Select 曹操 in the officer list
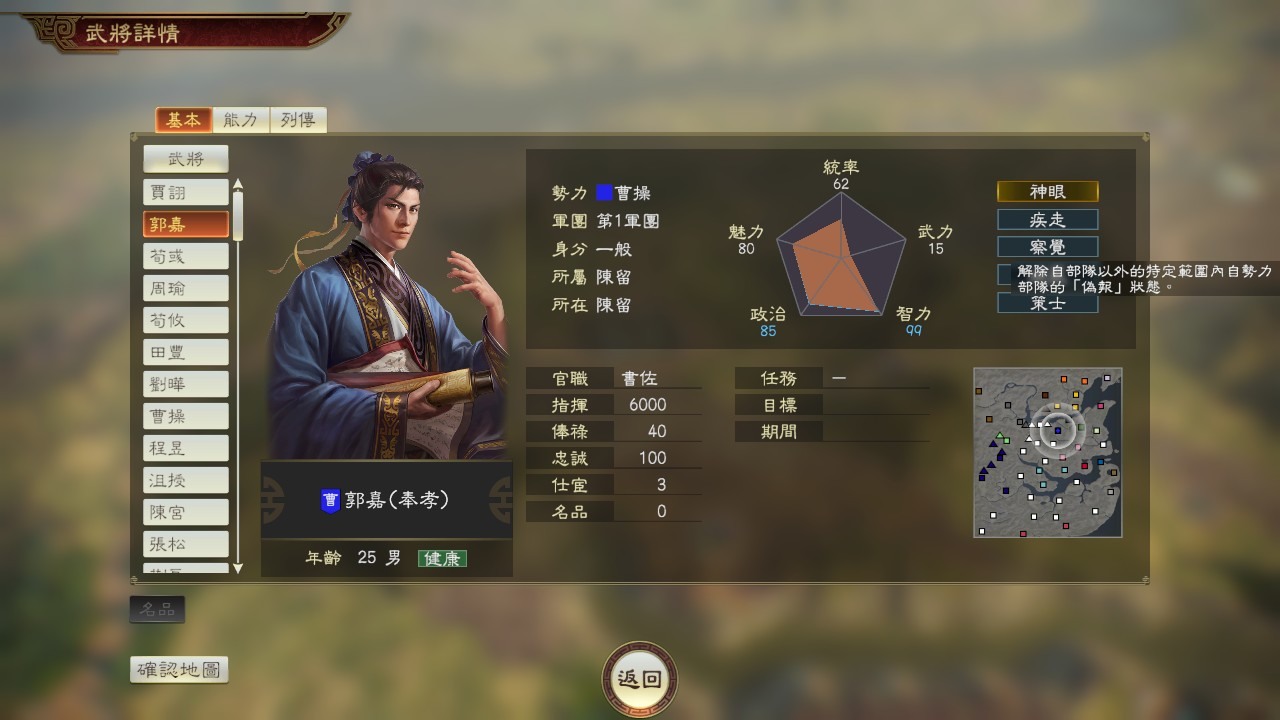1280x720 pixels. (x=185, y=415)
